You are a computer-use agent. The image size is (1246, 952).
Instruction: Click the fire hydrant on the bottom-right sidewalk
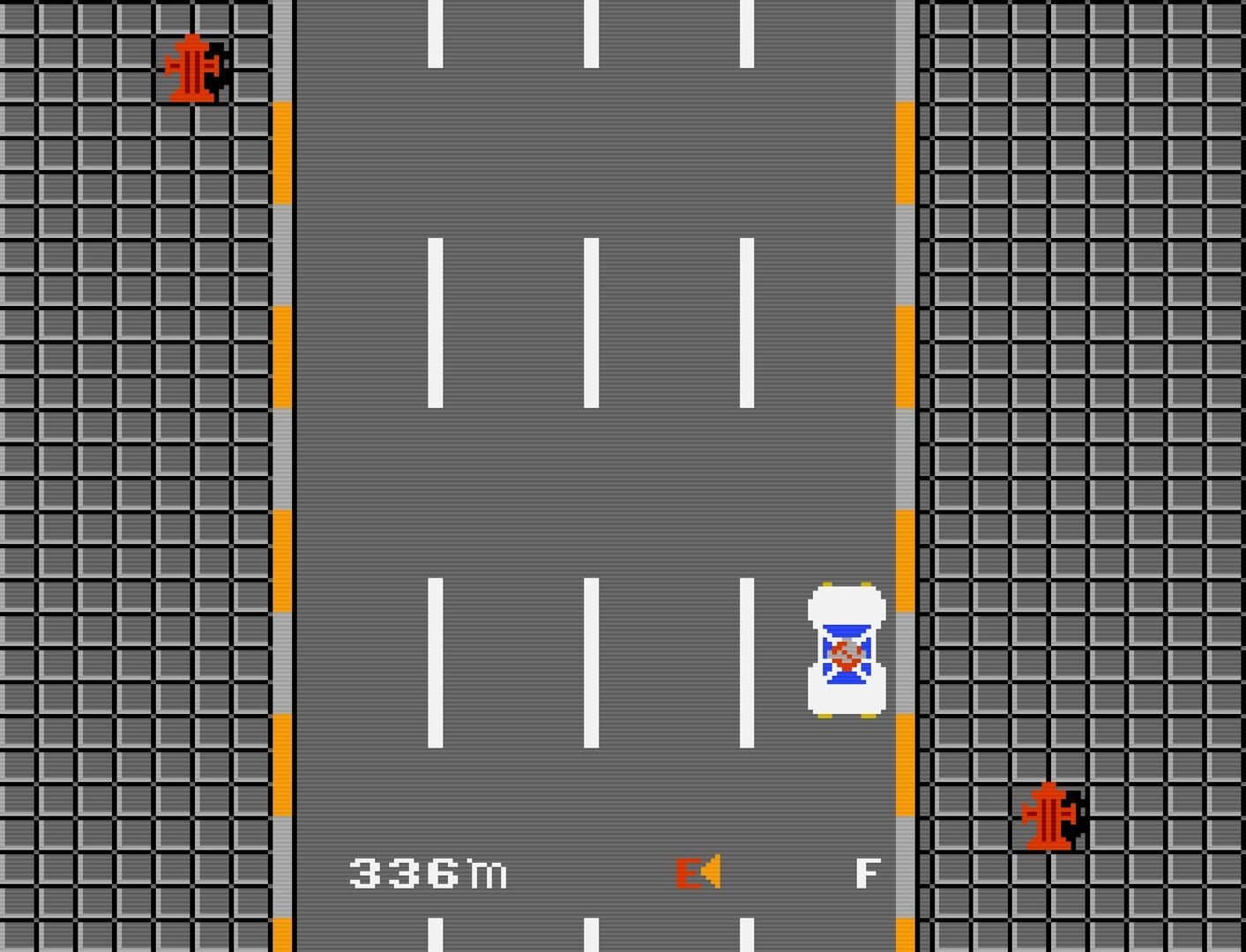coord(1051,815)
